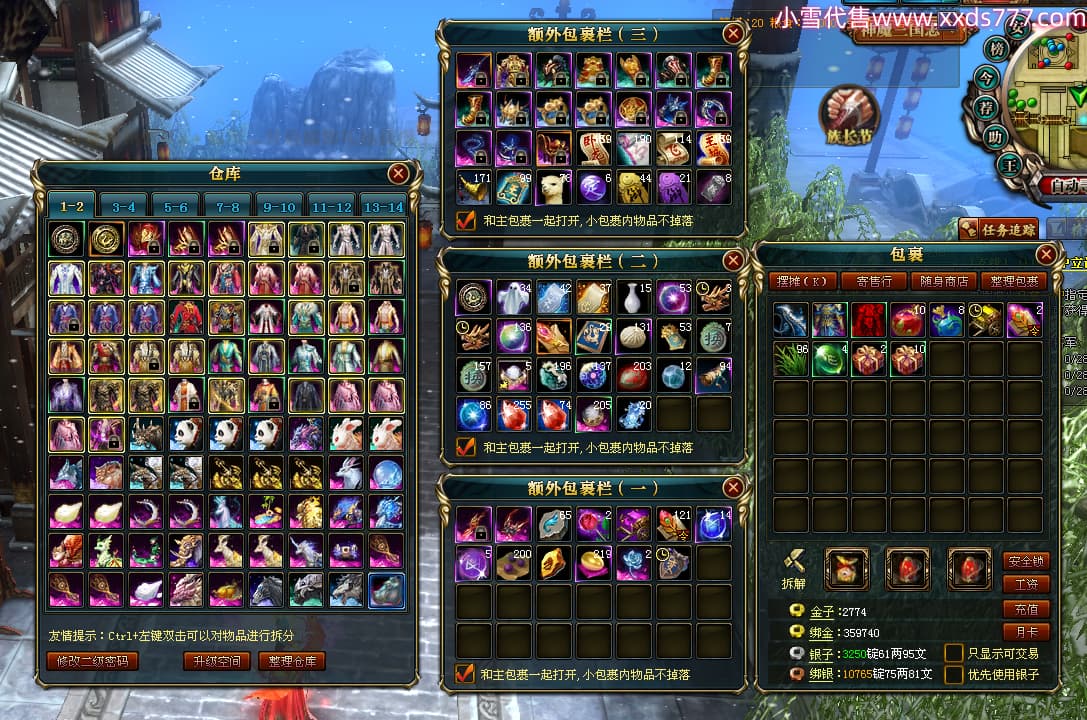
Task: Open the 充值 recharge button
Action: pos(1026,609)
